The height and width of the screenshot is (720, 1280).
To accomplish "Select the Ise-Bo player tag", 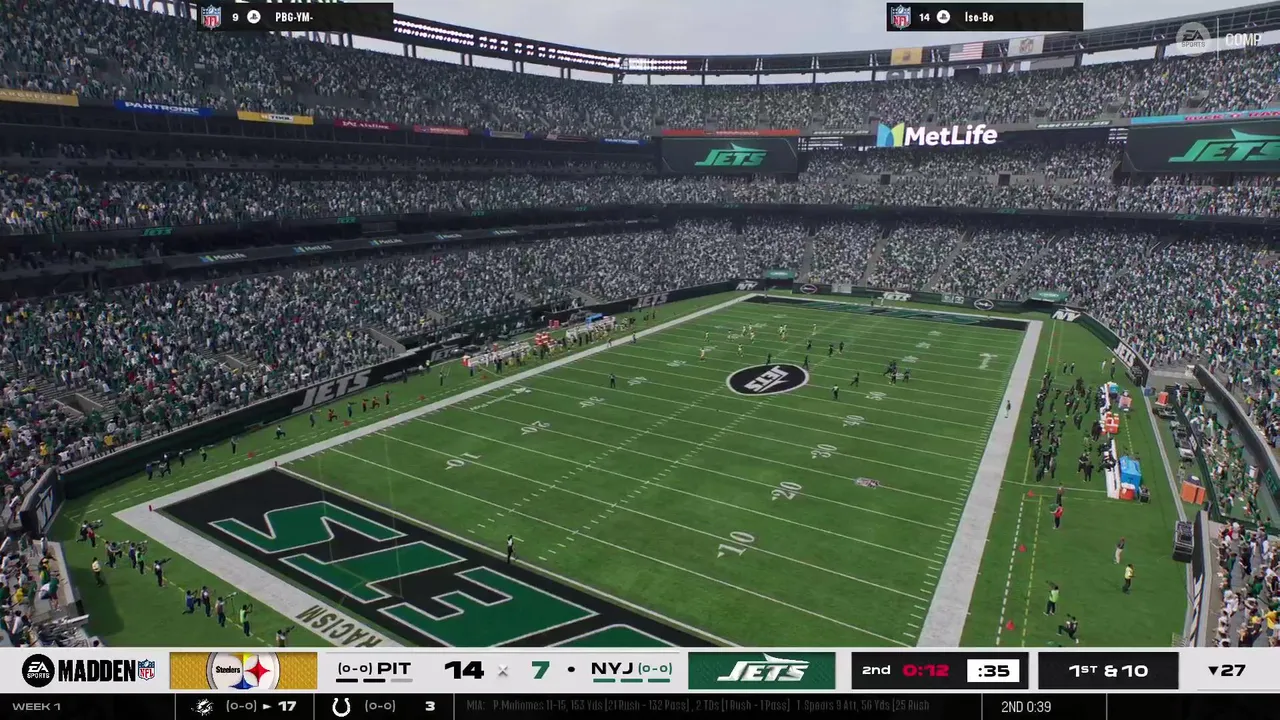I will [x=982, y=17].
